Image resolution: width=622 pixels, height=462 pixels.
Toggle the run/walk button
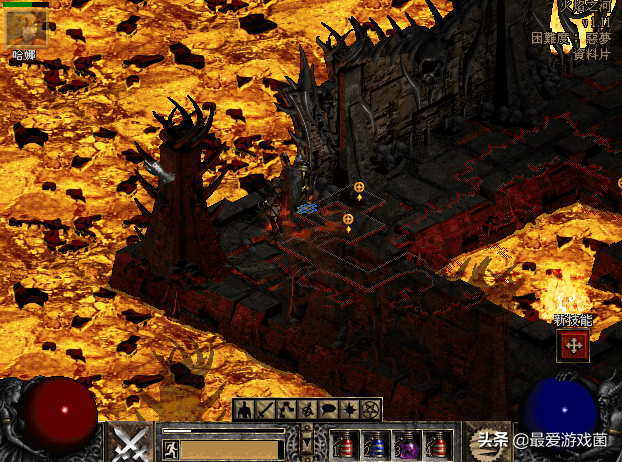click(170, 450)
